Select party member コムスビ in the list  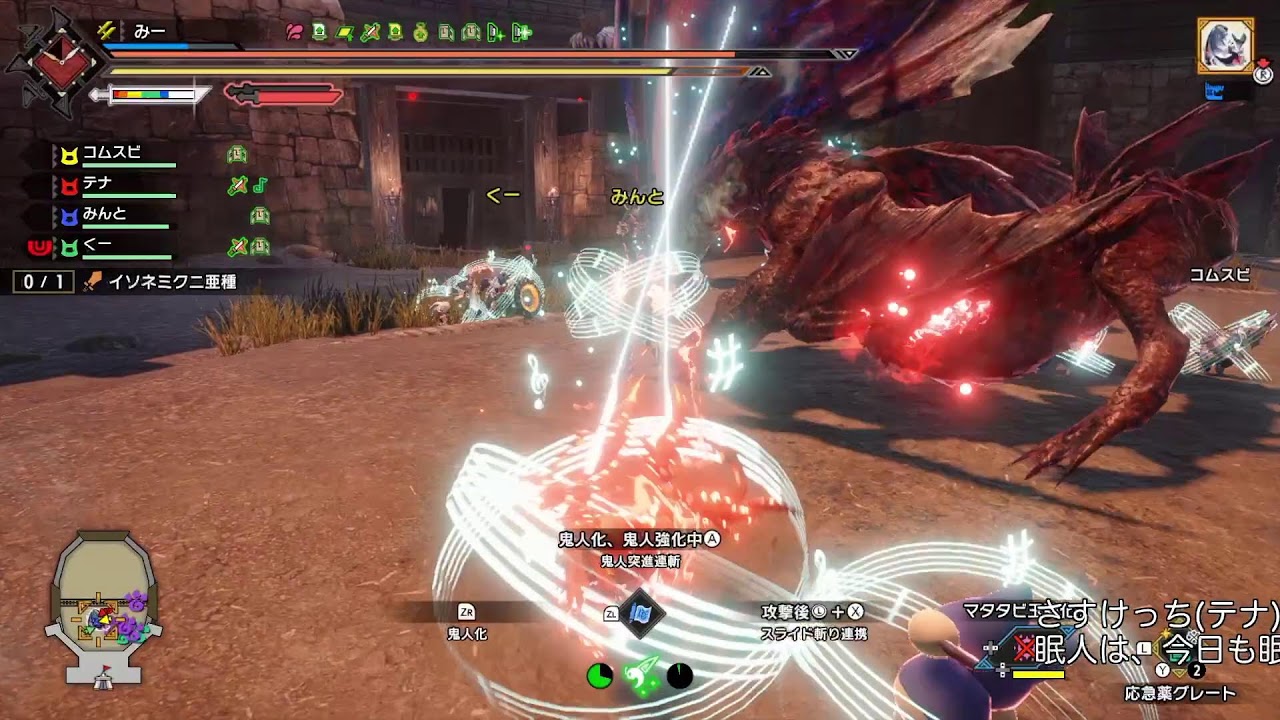click(x=111, y=154)
